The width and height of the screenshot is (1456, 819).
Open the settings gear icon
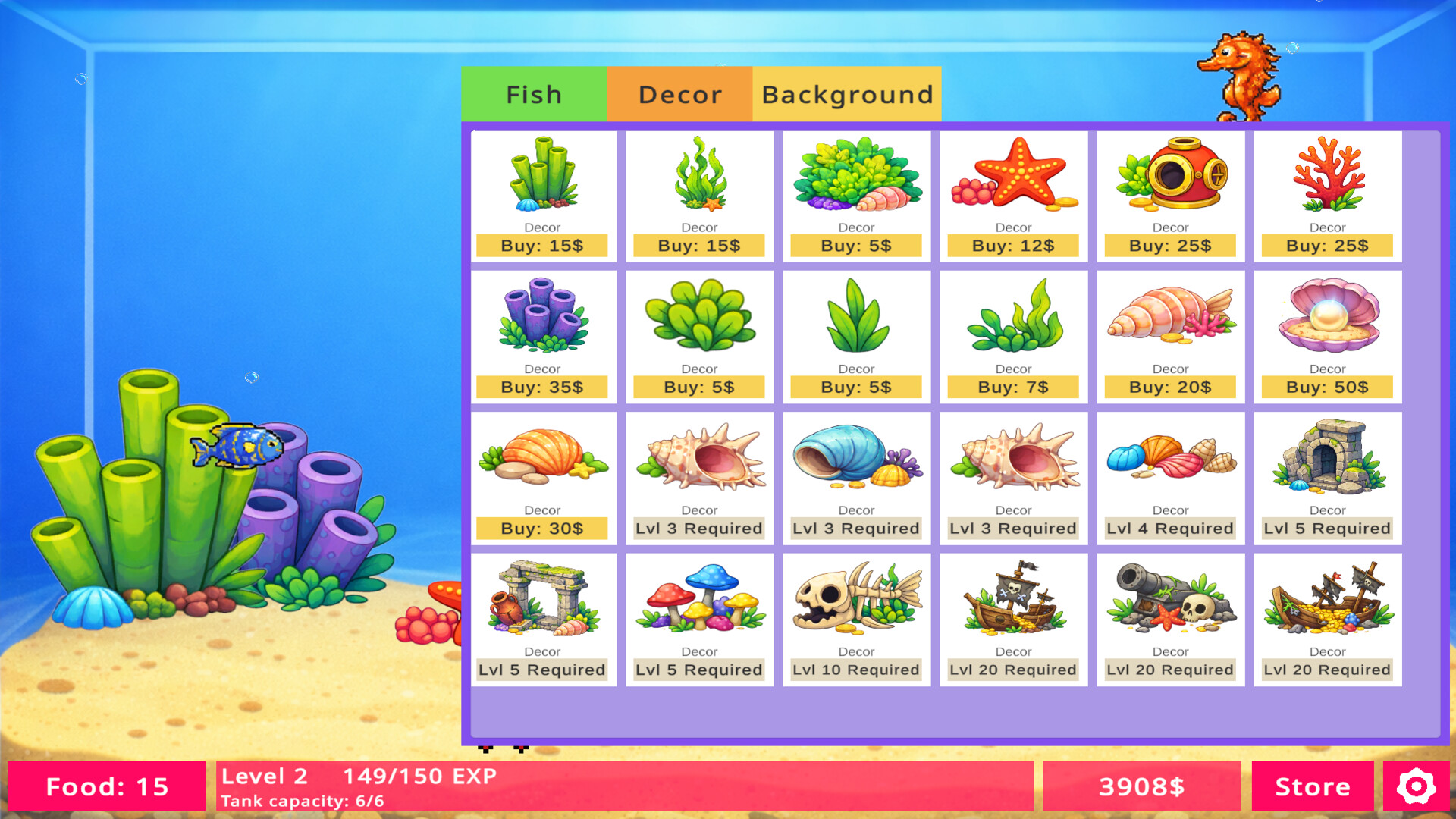point(1417,786)
